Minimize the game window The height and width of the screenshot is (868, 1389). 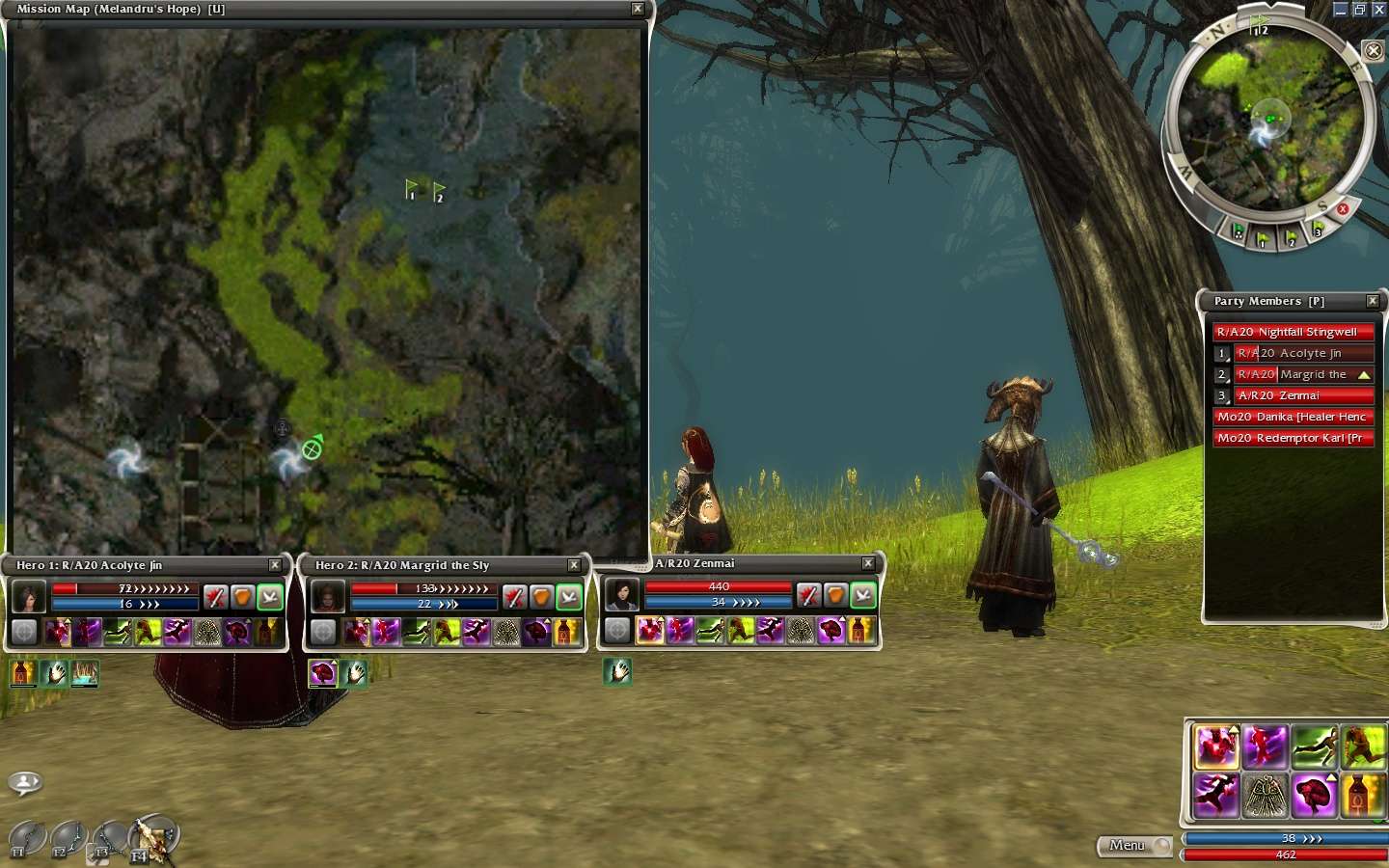1340,9
